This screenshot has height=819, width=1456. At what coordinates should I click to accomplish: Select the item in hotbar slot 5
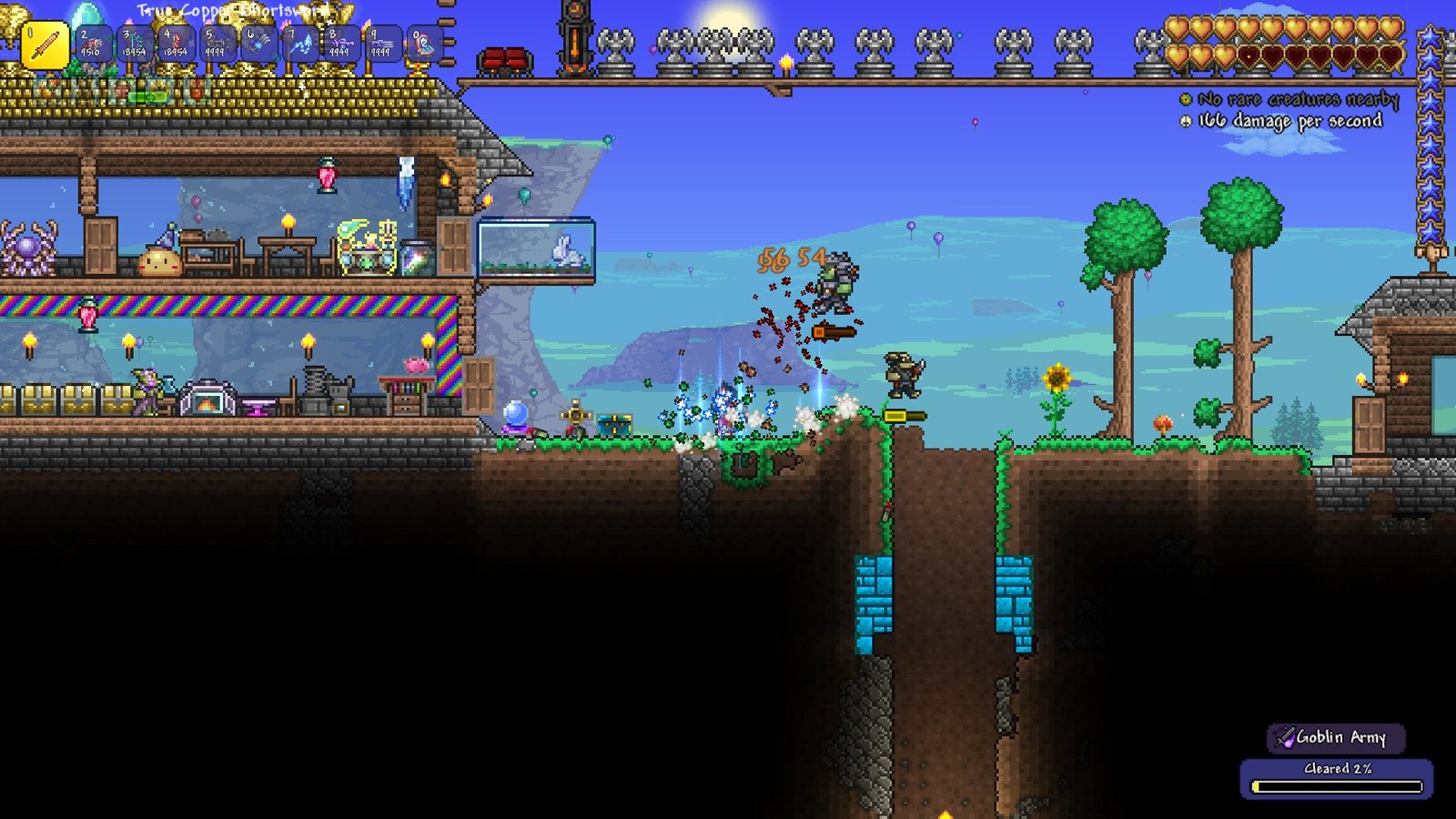[217, 44]
